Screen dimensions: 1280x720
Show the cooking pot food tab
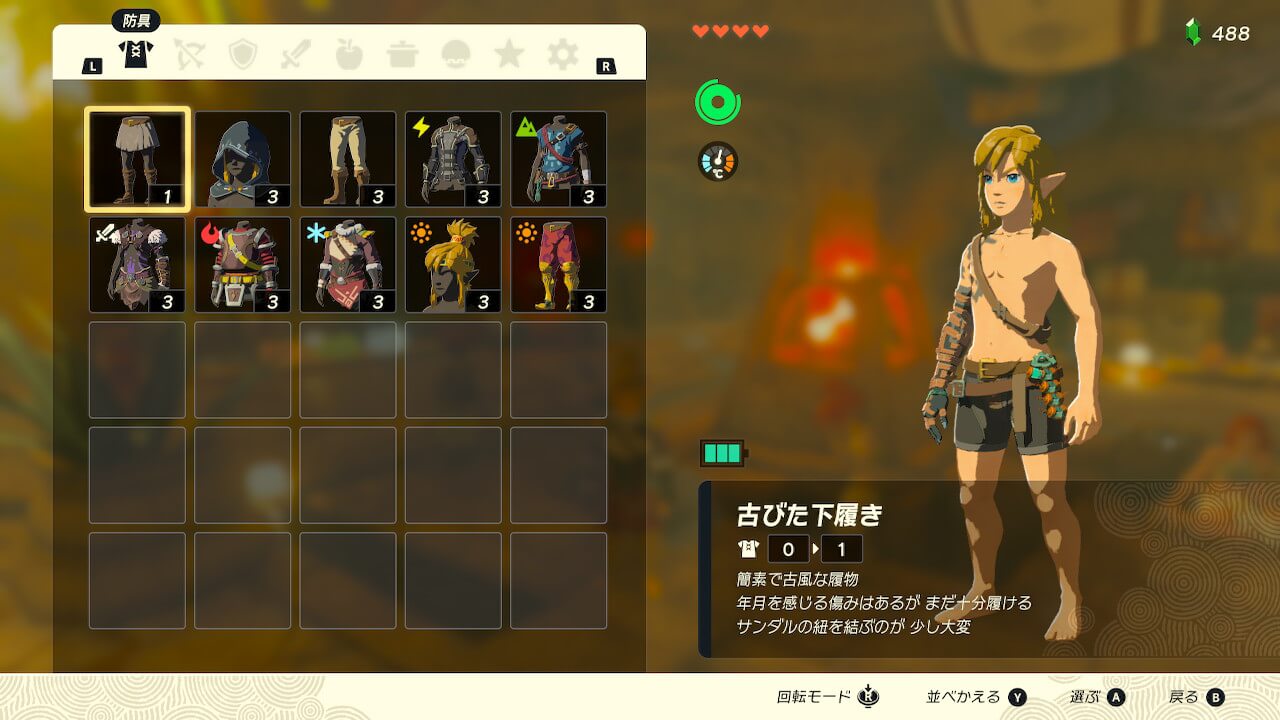coord(403,54)
